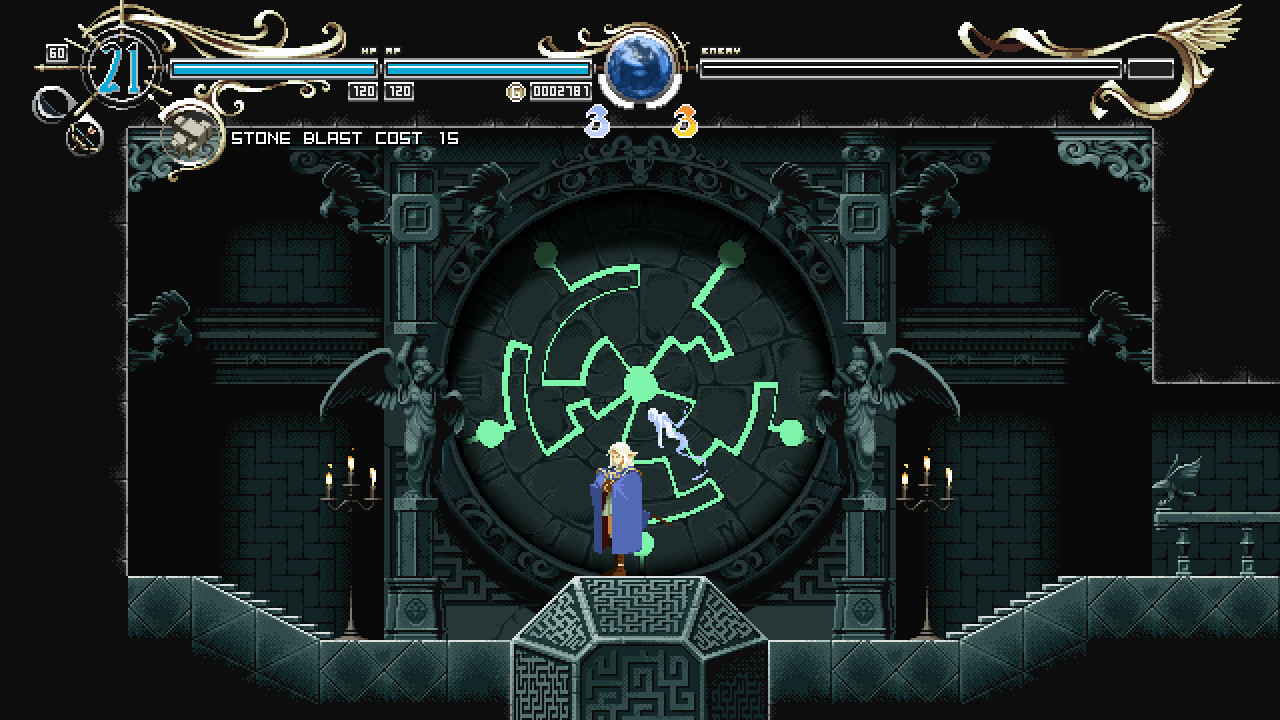The image size is (1280, 720).
Task: Click the gold counter showing 0002781
Action: 560,91
